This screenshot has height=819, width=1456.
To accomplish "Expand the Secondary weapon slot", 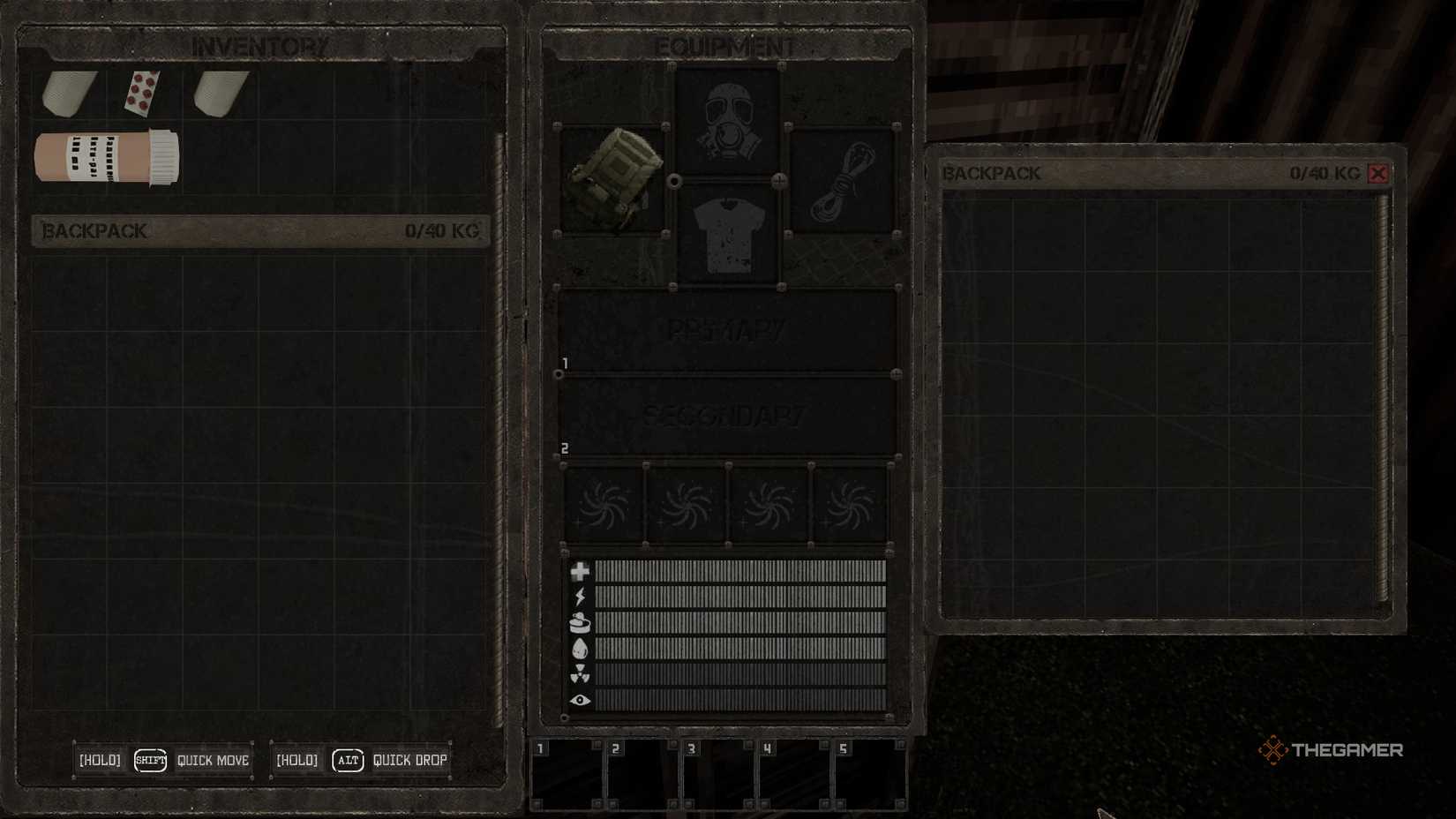I will (x=728, y=415).
